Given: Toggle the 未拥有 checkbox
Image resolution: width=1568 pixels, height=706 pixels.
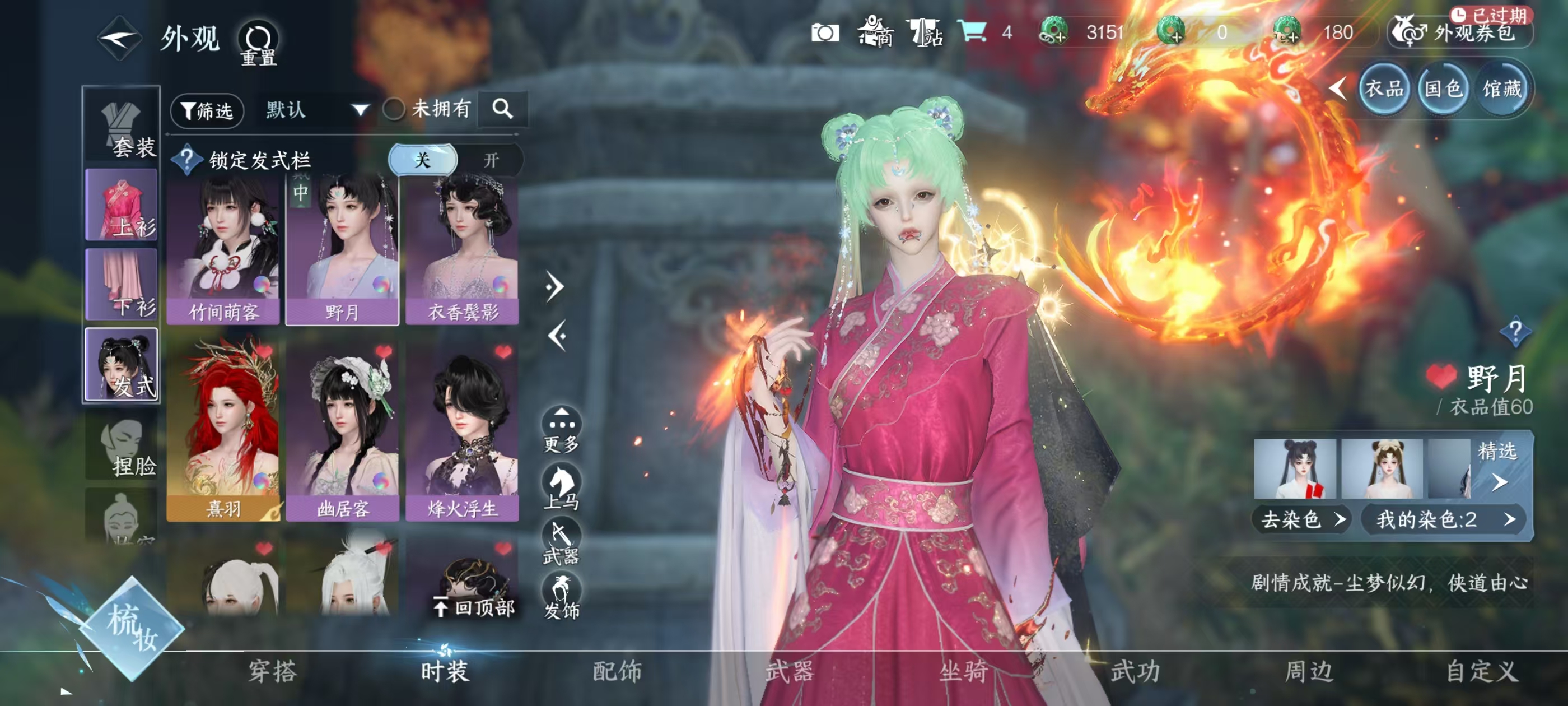Looking at the screenshot, I should tap(394, 110).
